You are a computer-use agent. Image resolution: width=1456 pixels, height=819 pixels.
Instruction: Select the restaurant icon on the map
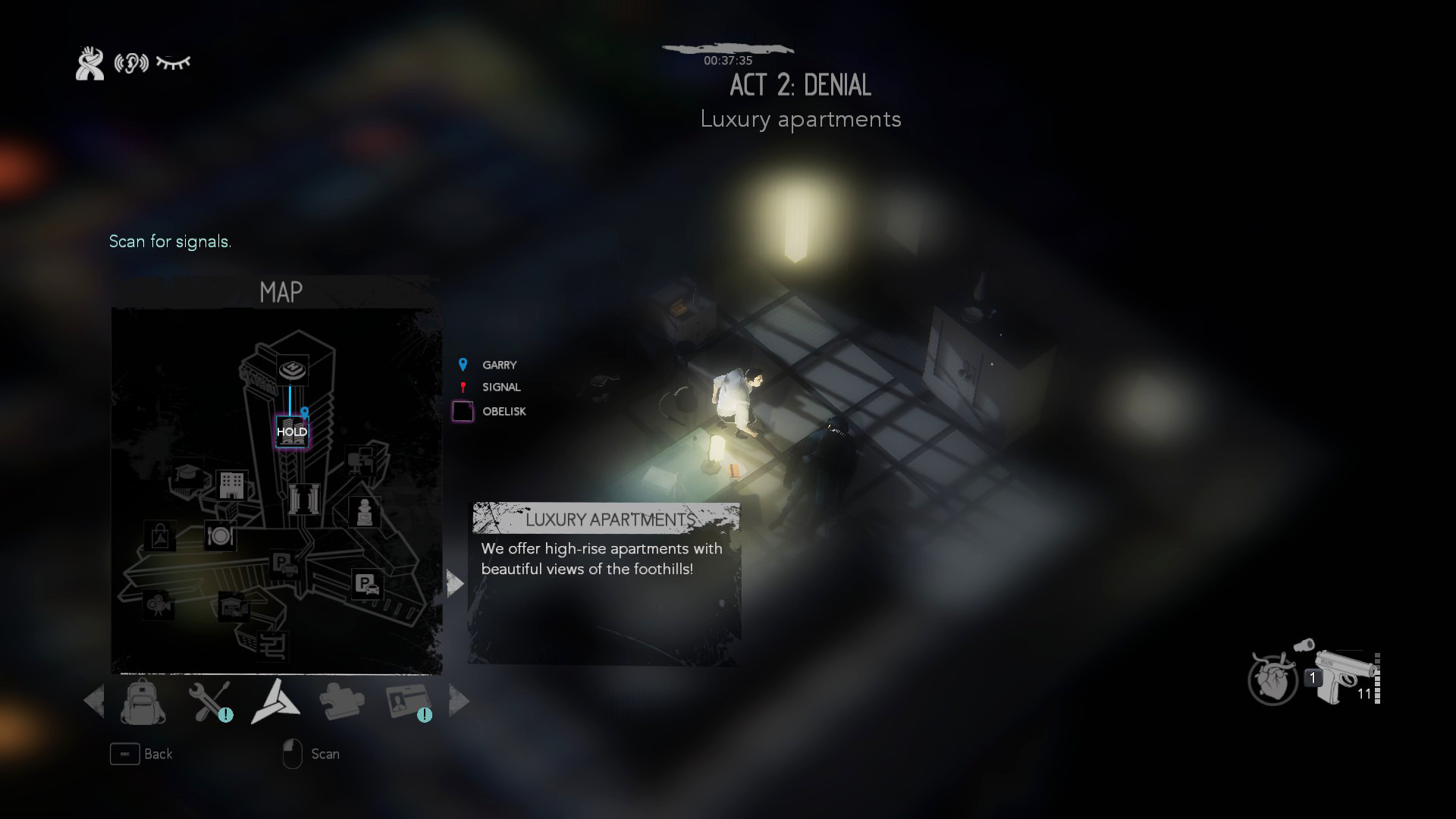coord(220,535)
